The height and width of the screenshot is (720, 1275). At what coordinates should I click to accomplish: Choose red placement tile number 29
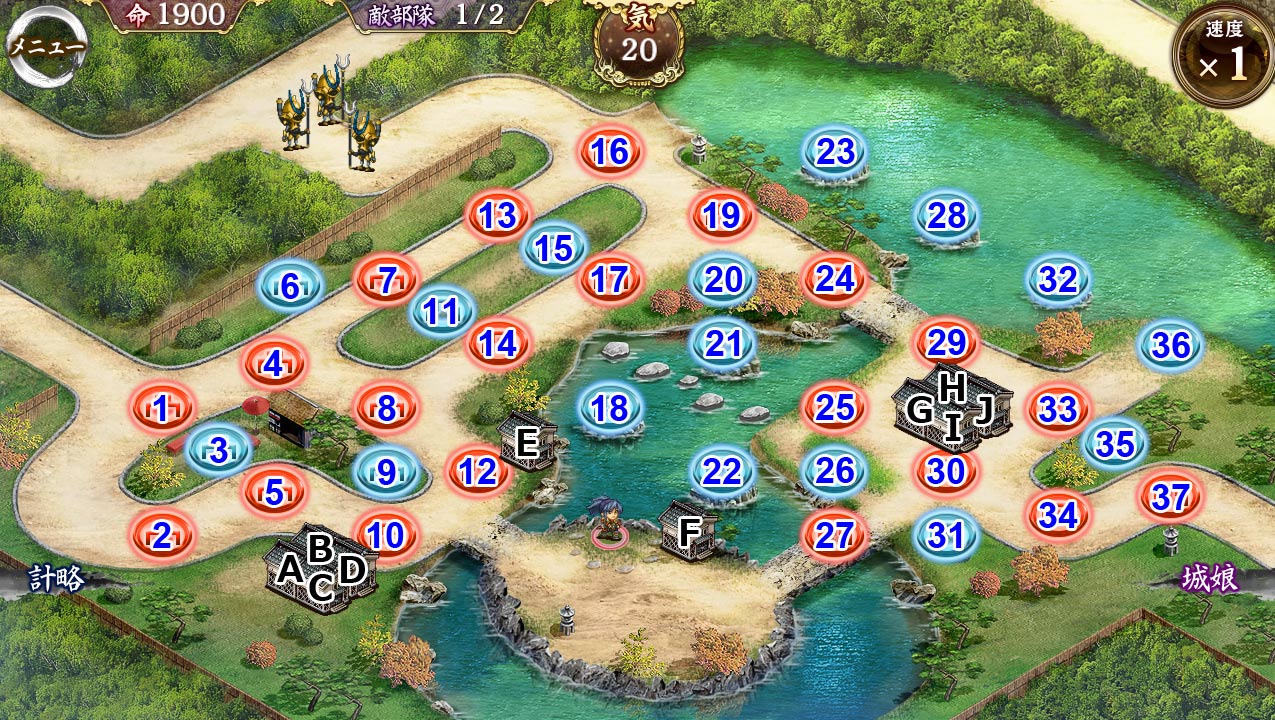(x=946, y=344)
